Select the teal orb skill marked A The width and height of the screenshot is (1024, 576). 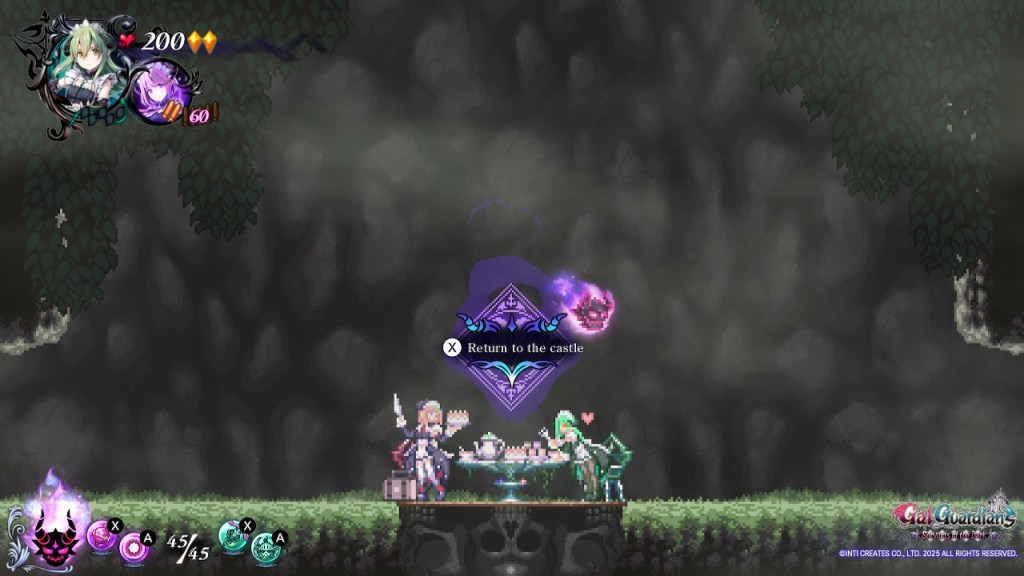click(265, 547)
